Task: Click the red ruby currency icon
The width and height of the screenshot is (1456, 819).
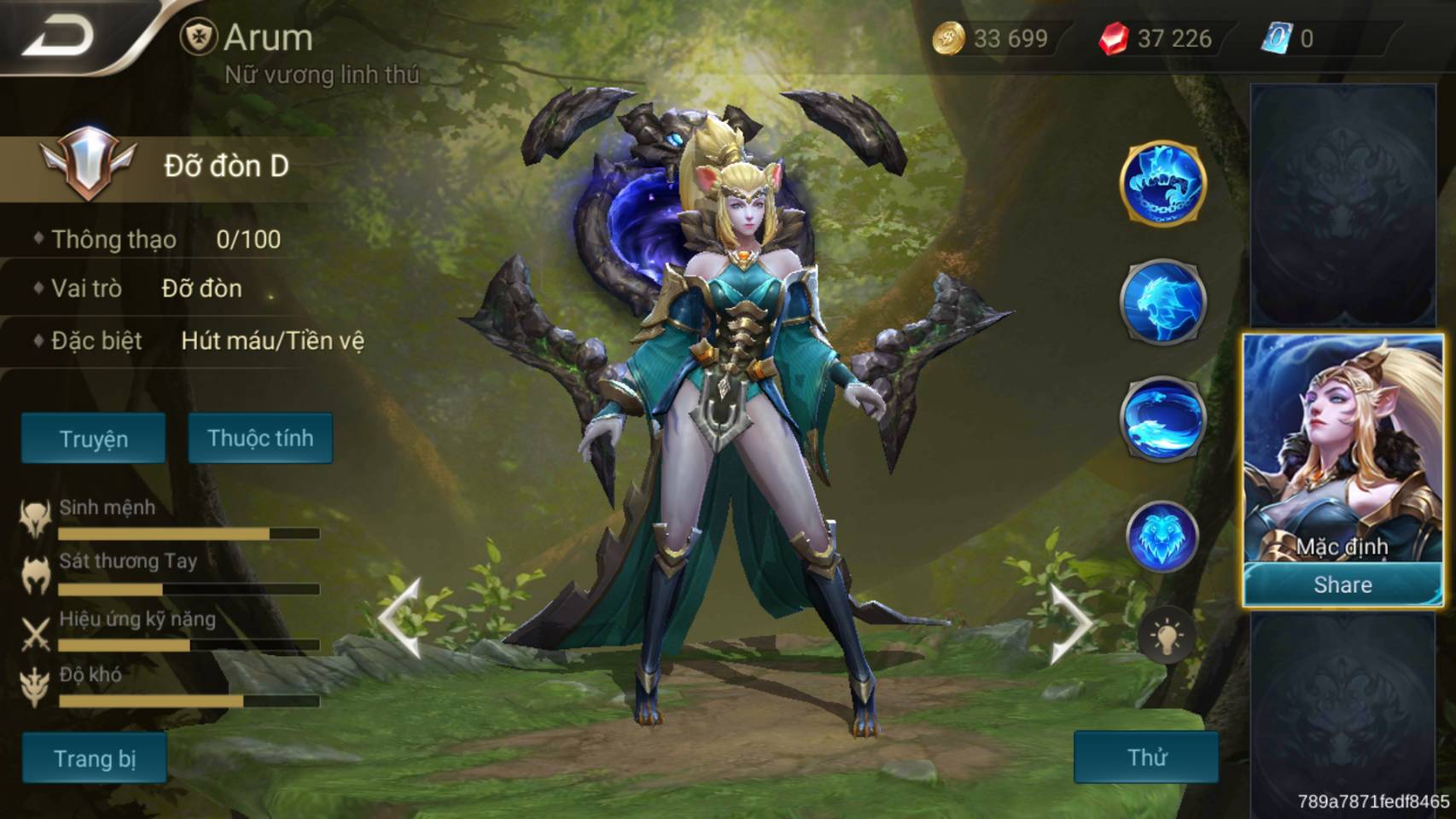Action: tap(1113, 38)
